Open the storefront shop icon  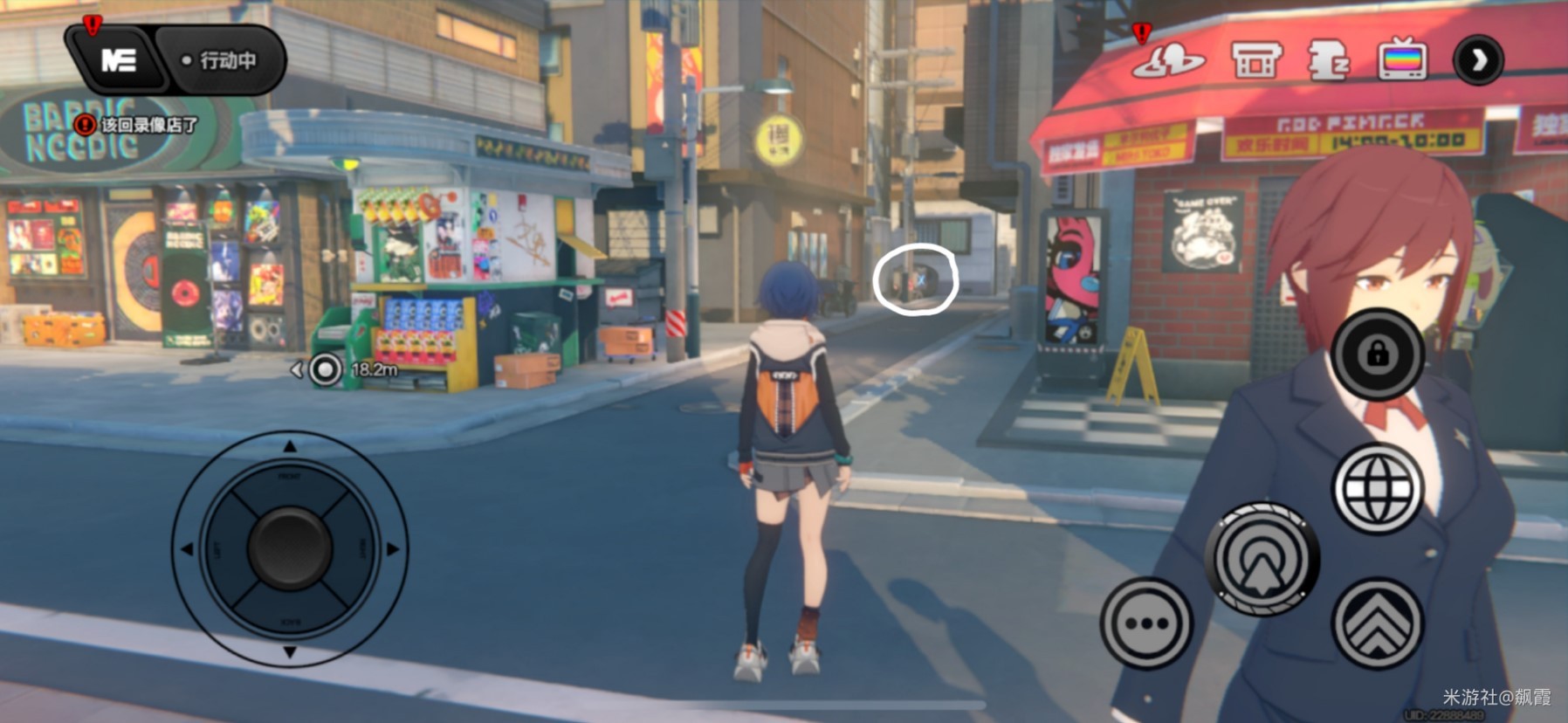[1255, 61]
